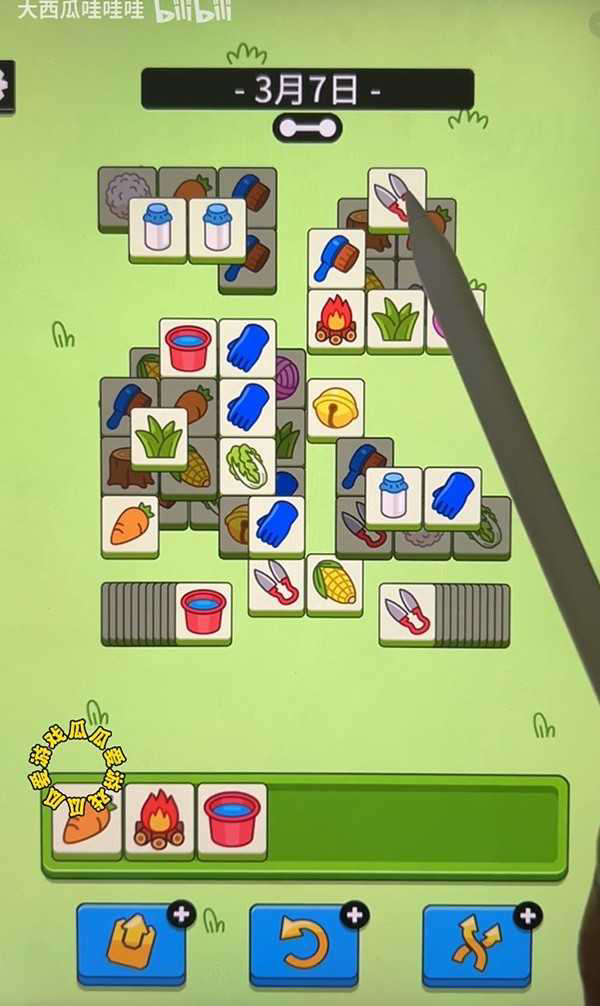Pick the campfire tile on the board
The width and height of the screenshot is (600, 1006).
pyautogui.click(x=336, y=320)
